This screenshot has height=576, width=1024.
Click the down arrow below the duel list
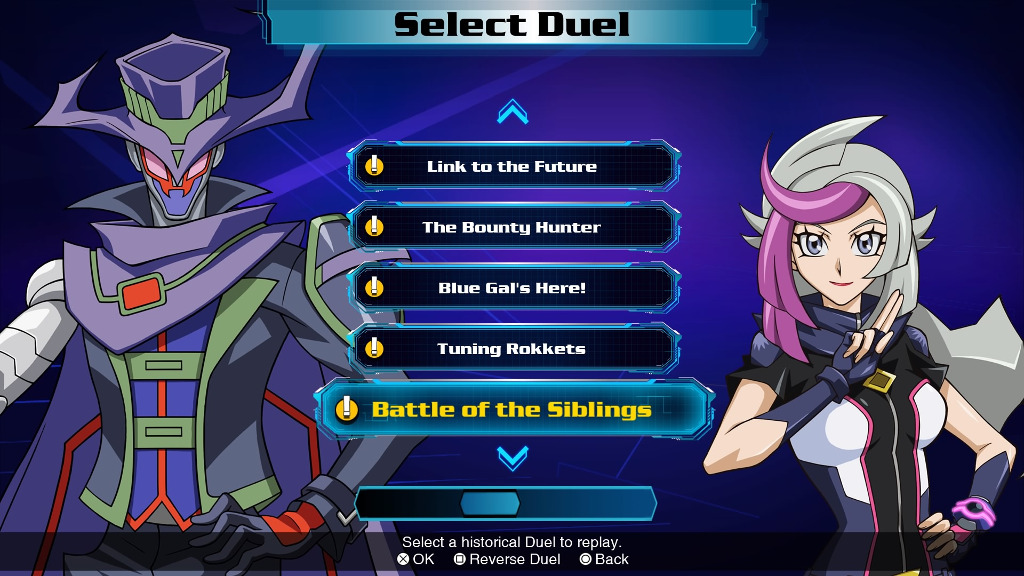click(513, 459)
